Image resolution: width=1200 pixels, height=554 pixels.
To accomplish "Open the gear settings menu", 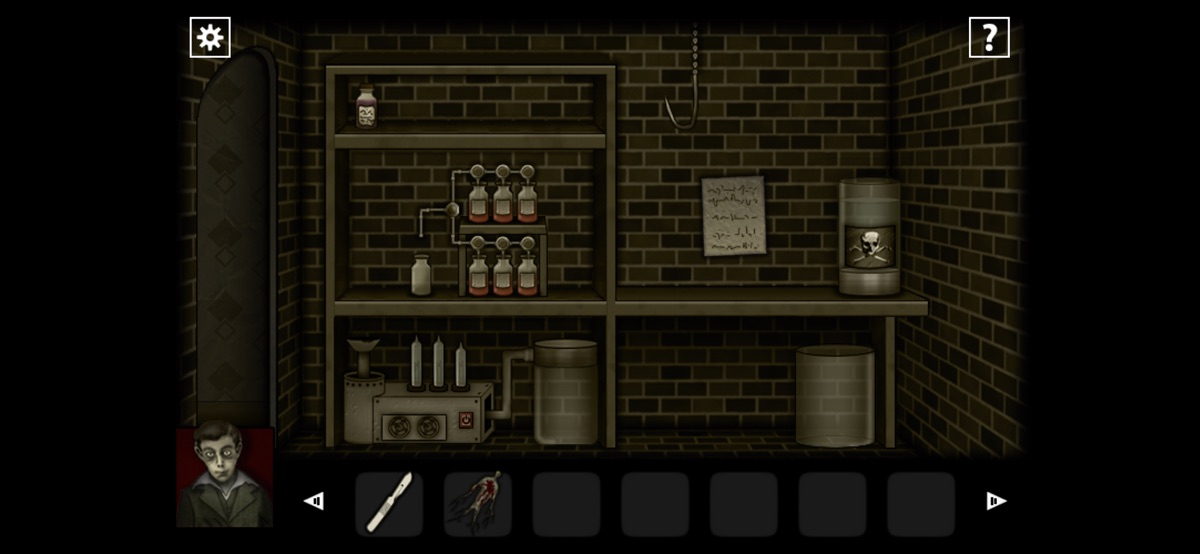I will [x=210, y=38].
